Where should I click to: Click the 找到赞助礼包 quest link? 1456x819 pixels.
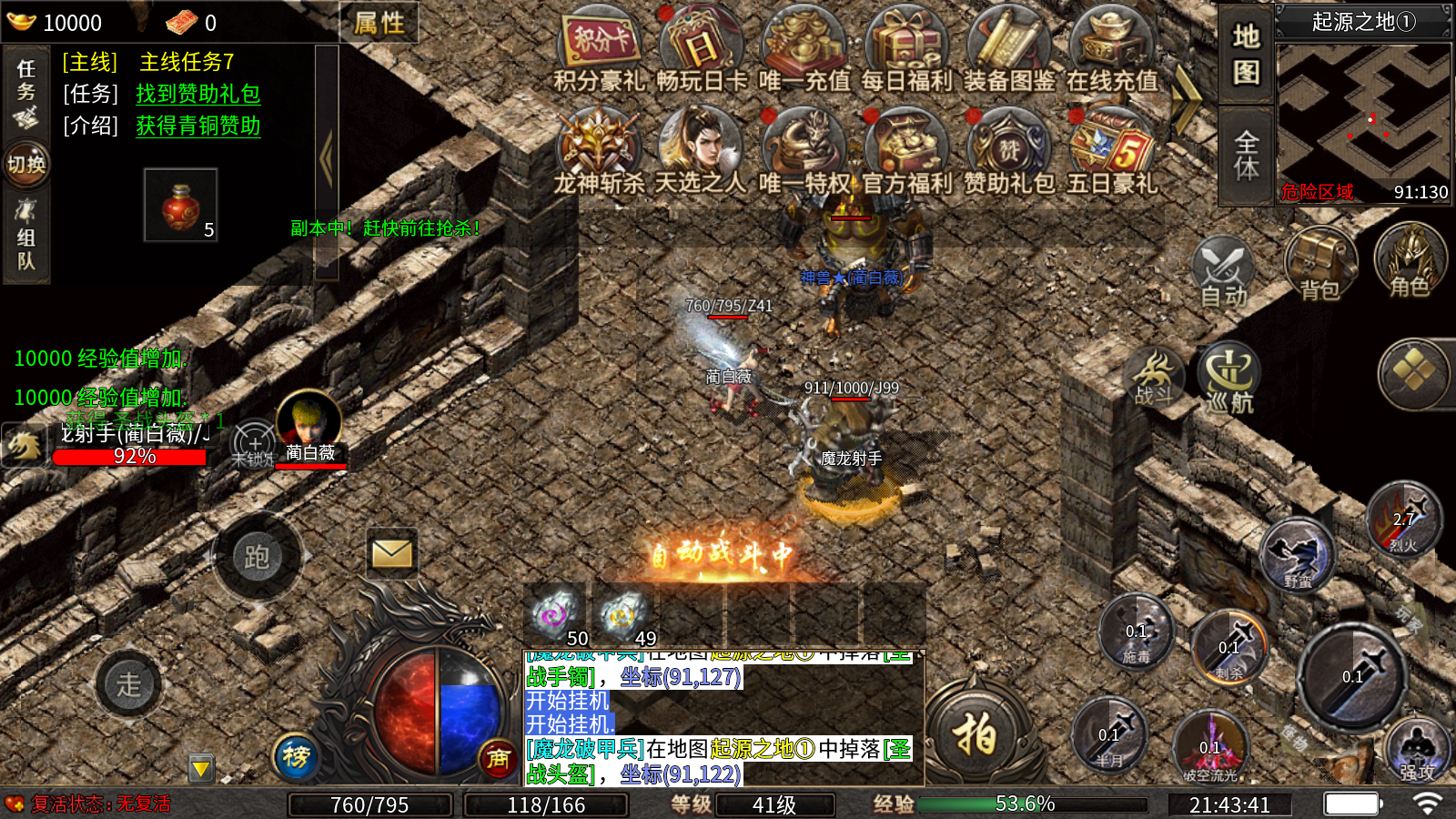pyautogui.click(x=197, y=94)
